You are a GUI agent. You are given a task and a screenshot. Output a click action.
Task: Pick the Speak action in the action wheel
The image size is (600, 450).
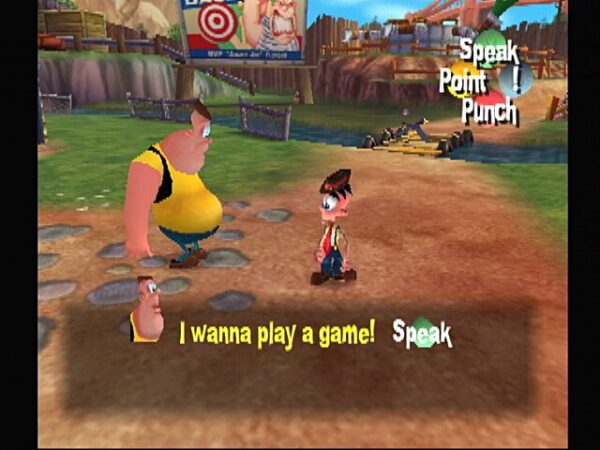(489, 48)
